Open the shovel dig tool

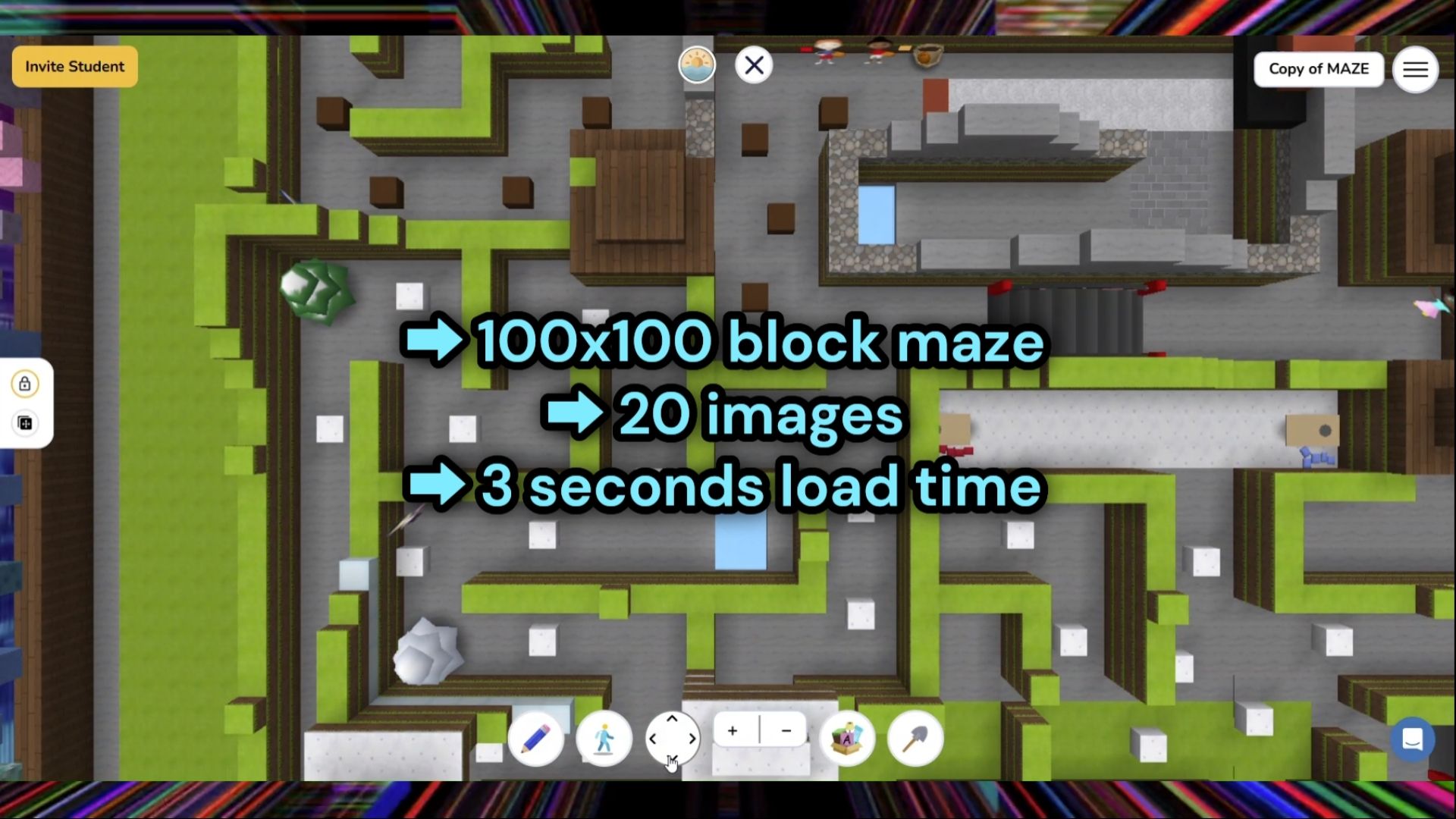point(915,738)
